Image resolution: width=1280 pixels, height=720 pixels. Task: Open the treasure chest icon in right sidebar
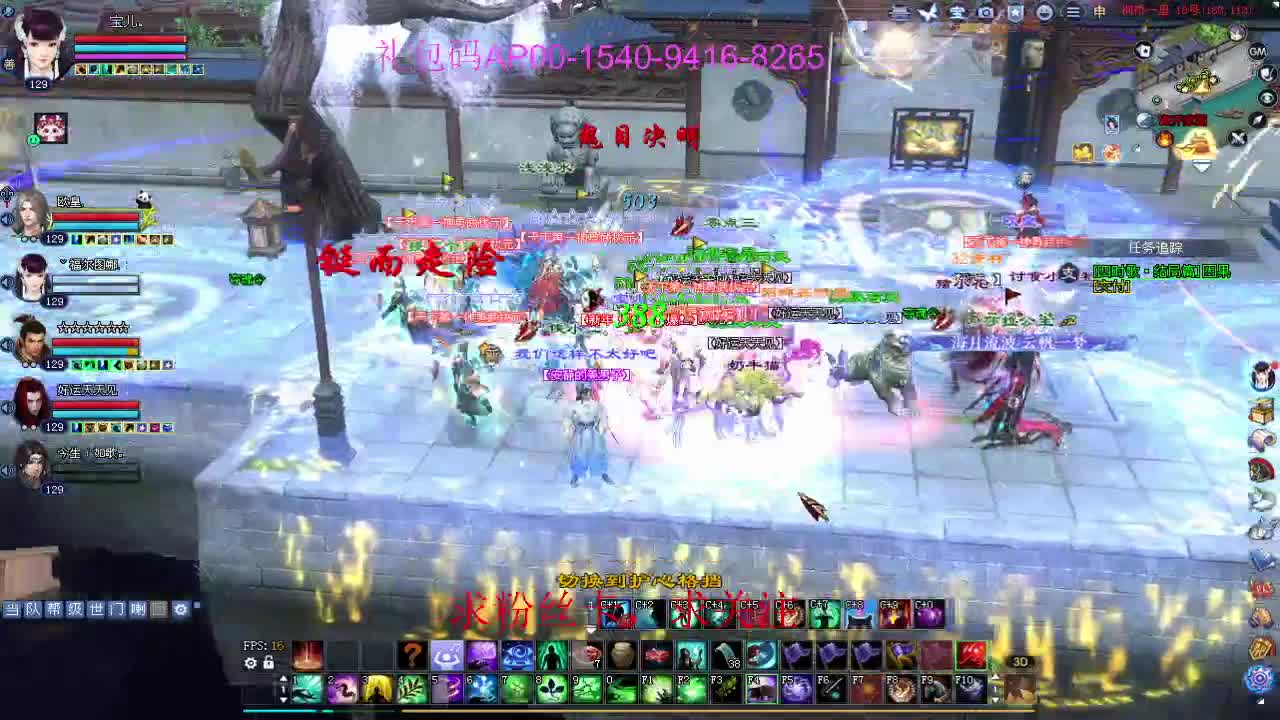pyautogui.click(x=1262, y=410)
